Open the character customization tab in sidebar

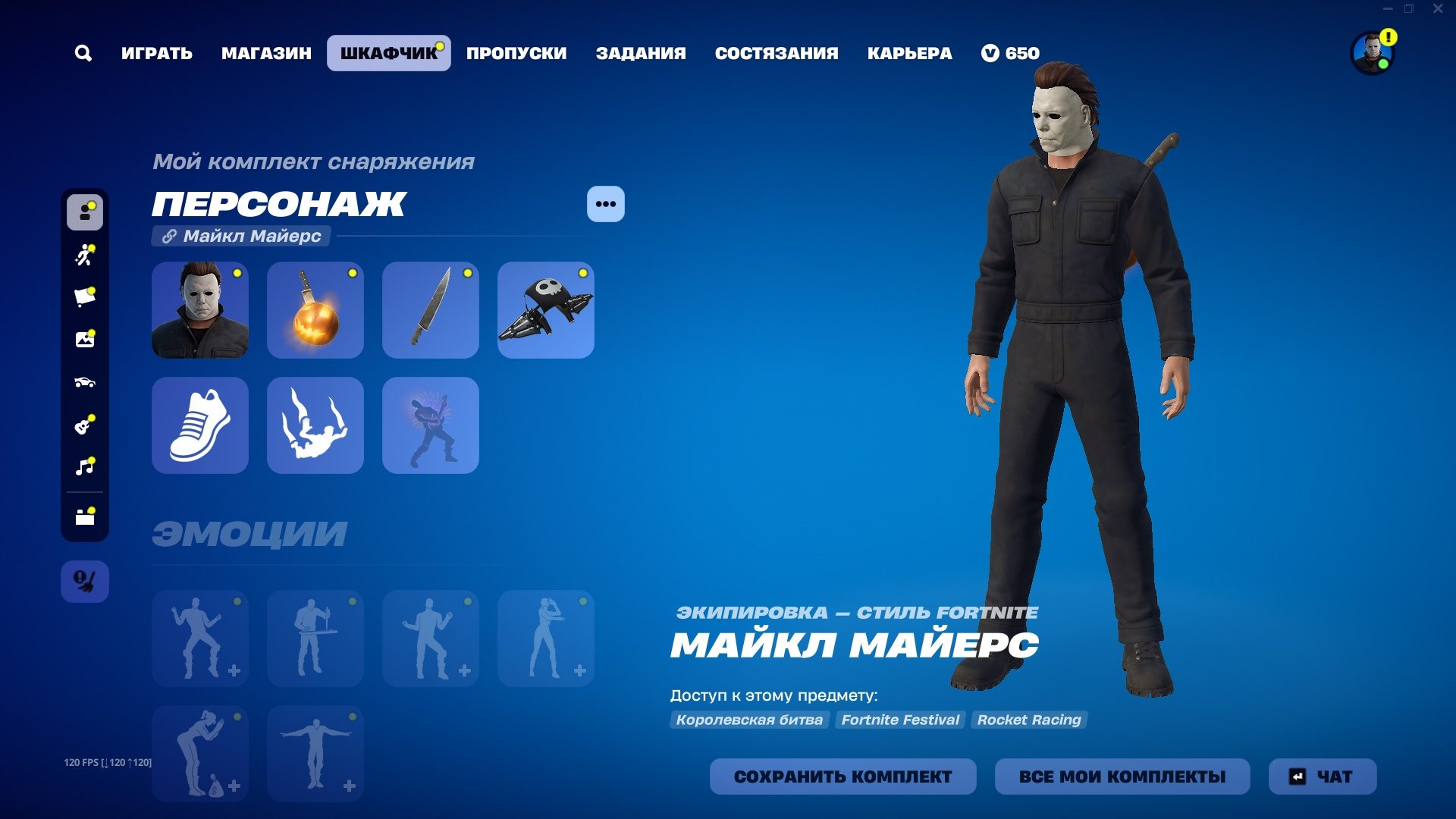pyautogui.click(x=85, y=213)
